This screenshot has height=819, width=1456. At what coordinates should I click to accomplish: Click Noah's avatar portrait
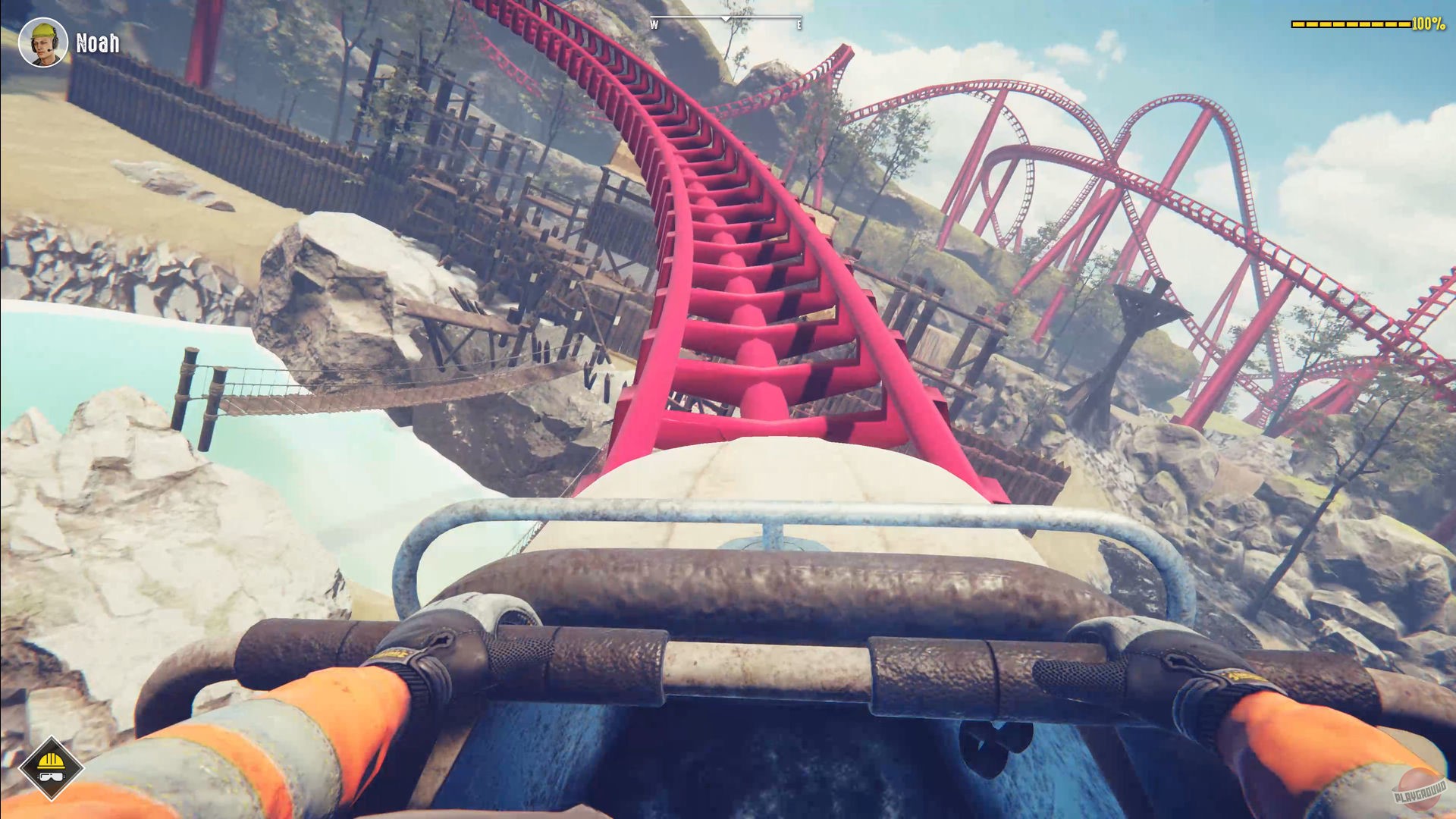pyautogui.click(x=43, y=42)
